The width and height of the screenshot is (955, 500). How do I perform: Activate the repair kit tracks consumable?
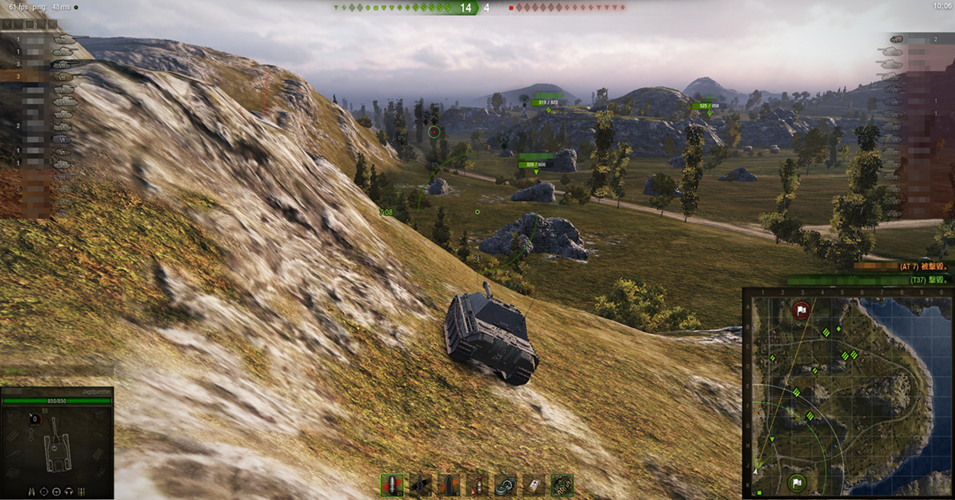pyautogui.click(x=506, y=485)
